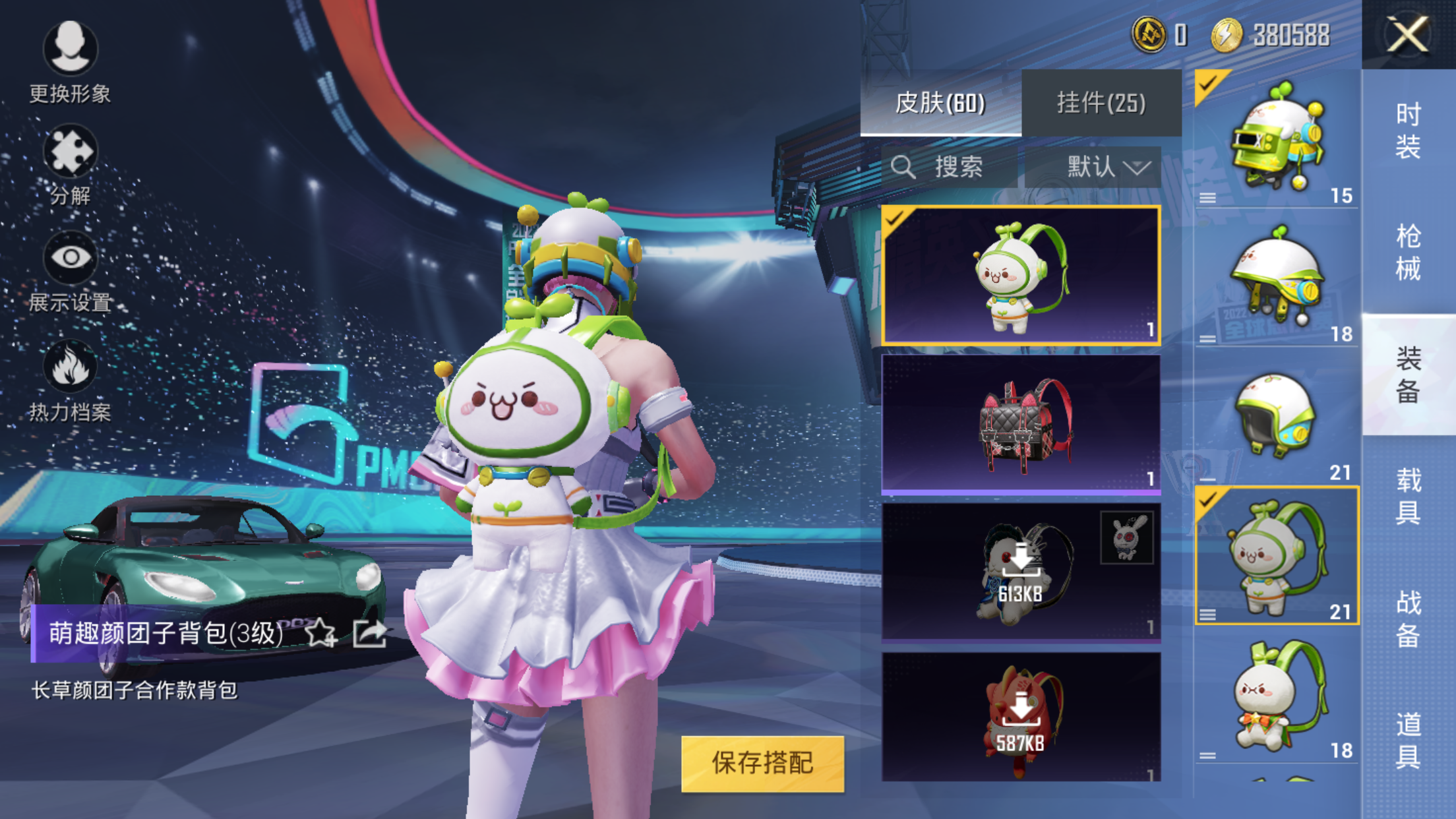1456x819 pixels.
Task: Switch to the 挂件(25) pendants tab
Action: click(x=1101, y=103)
